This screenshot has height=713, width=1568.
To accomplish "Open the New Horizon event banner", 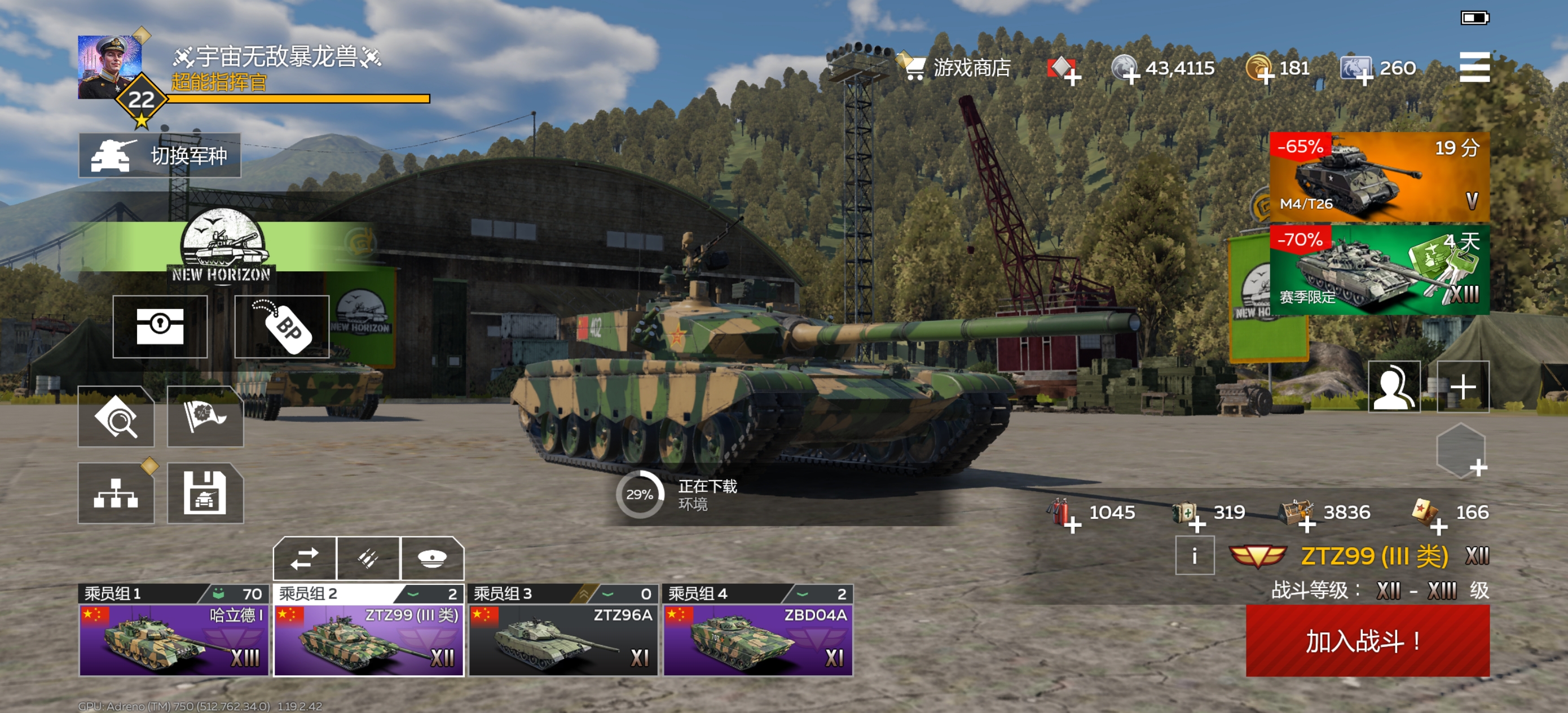I will click(x=221, y=247).
